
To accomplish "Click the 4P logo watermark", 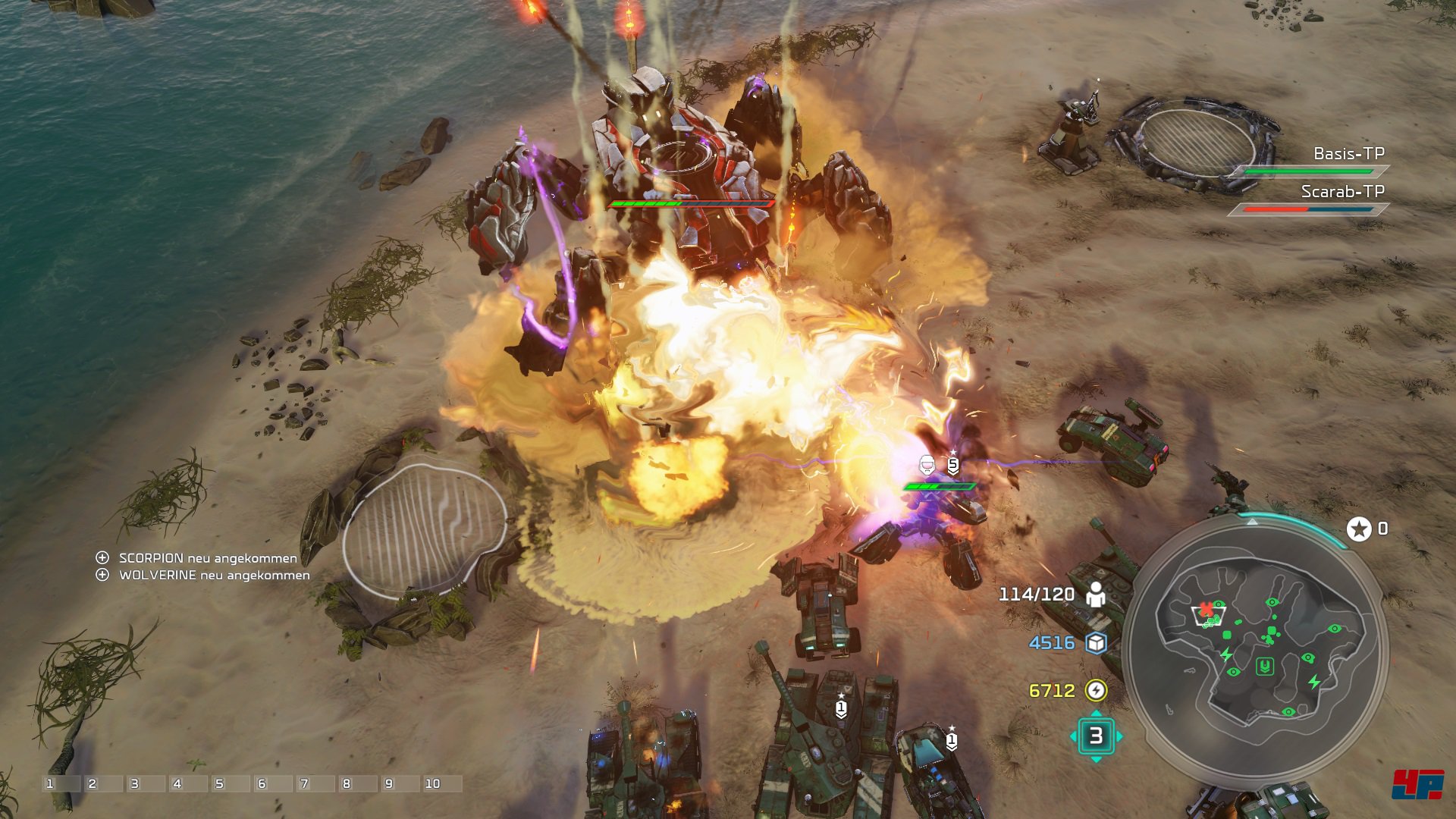I will coord(1417,784).
